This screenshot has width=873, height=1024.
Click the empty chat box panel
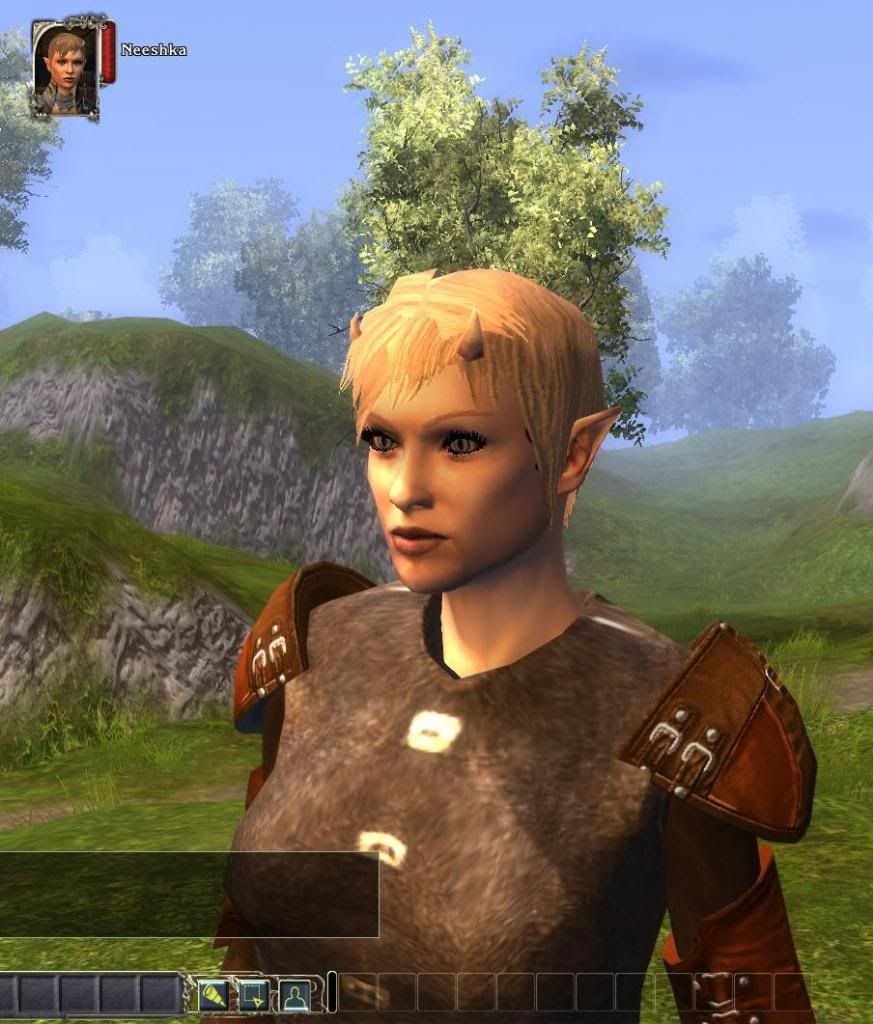coord(188,894)
